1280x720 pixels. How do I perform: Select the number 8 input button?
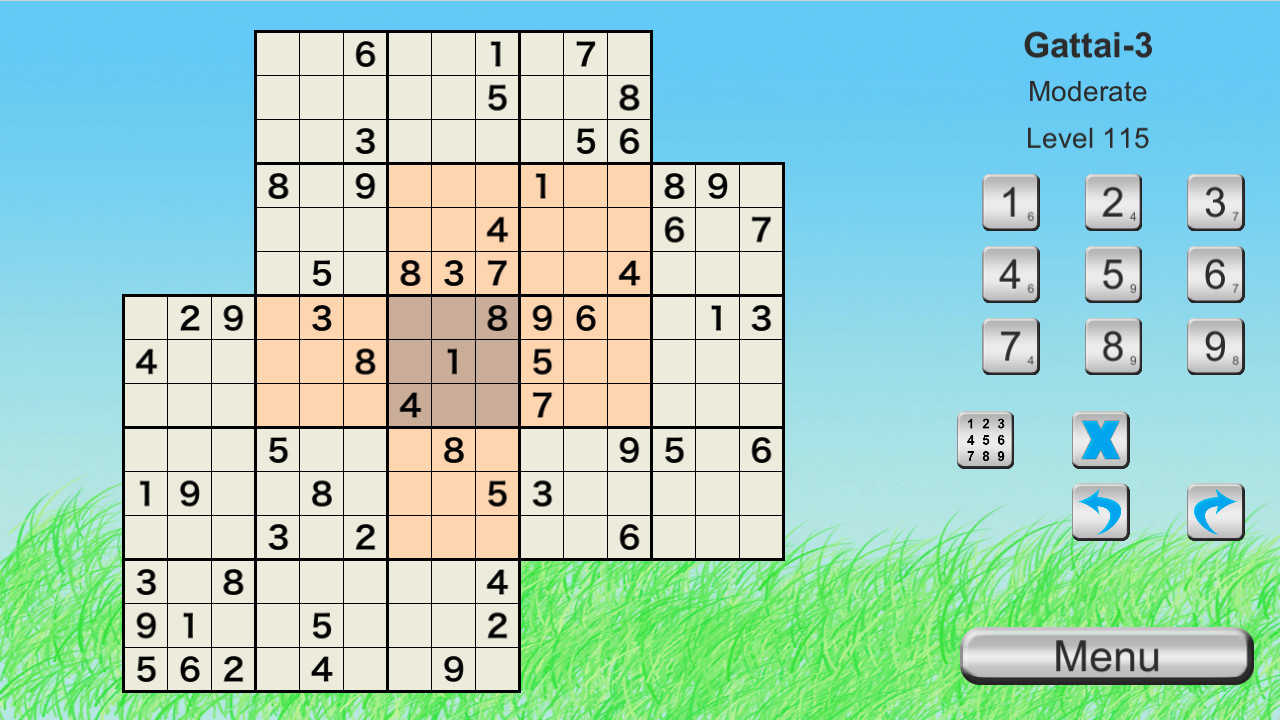coord(1113,346)
